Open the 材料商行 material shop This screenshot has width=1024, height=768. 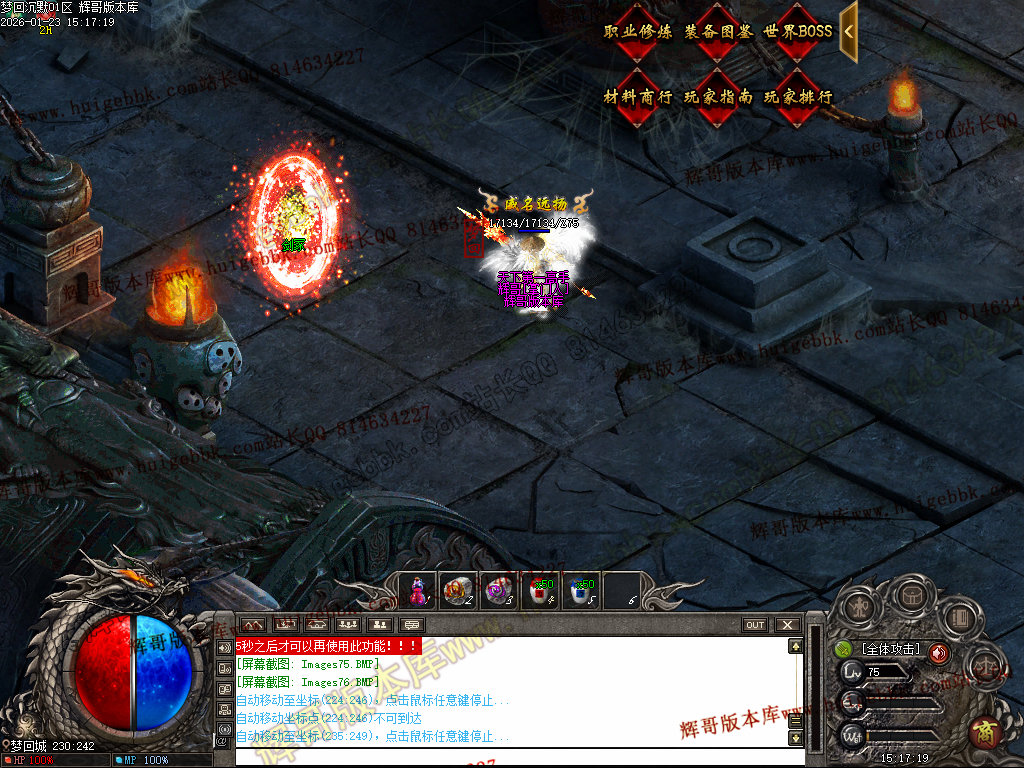click(638, 97)
